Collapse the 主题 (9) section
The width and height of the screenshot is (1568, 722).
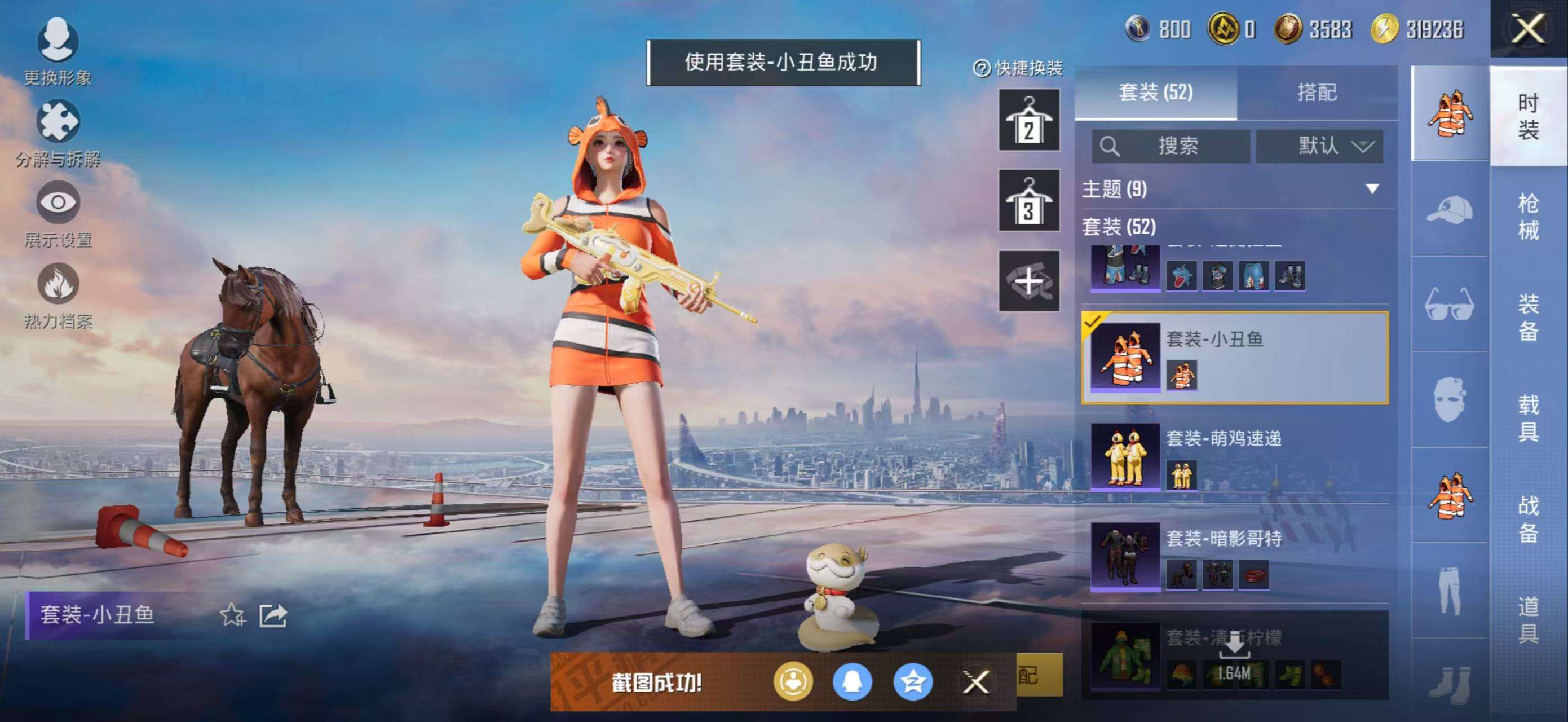[1372, 189]
